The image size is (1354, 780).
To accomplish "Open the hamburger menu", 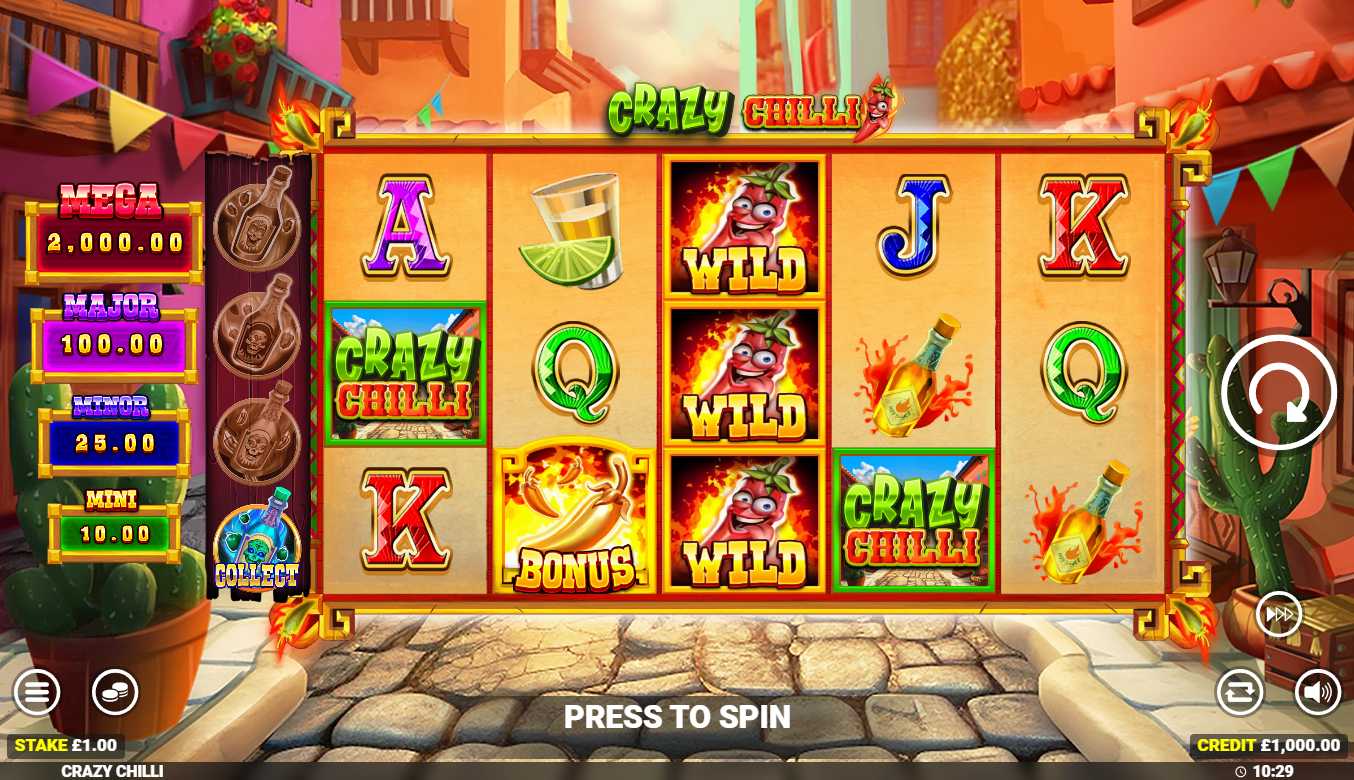I will 37,692.
